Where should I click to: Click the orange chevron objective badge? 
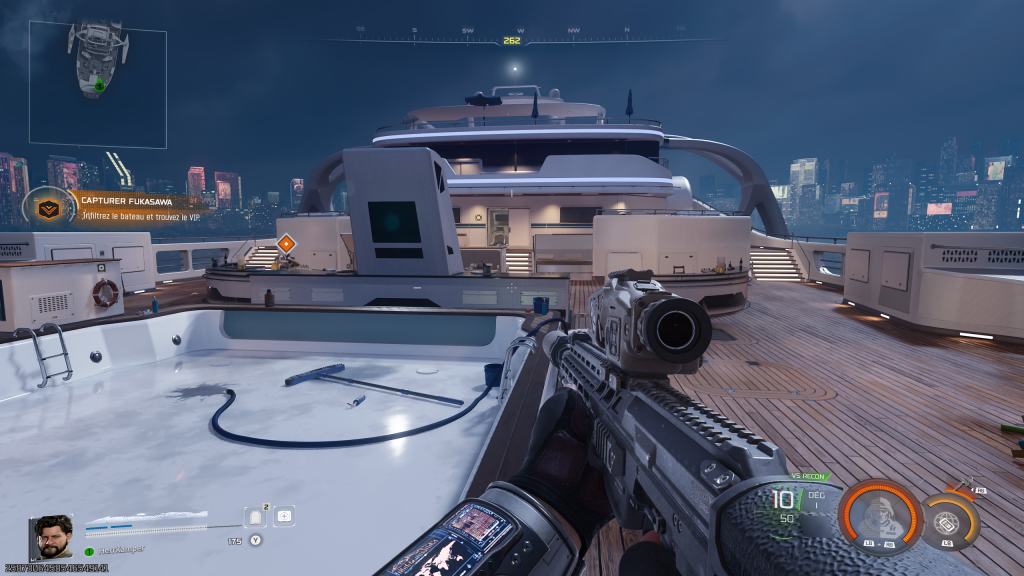pyautogui.click(x=47, y=208)
